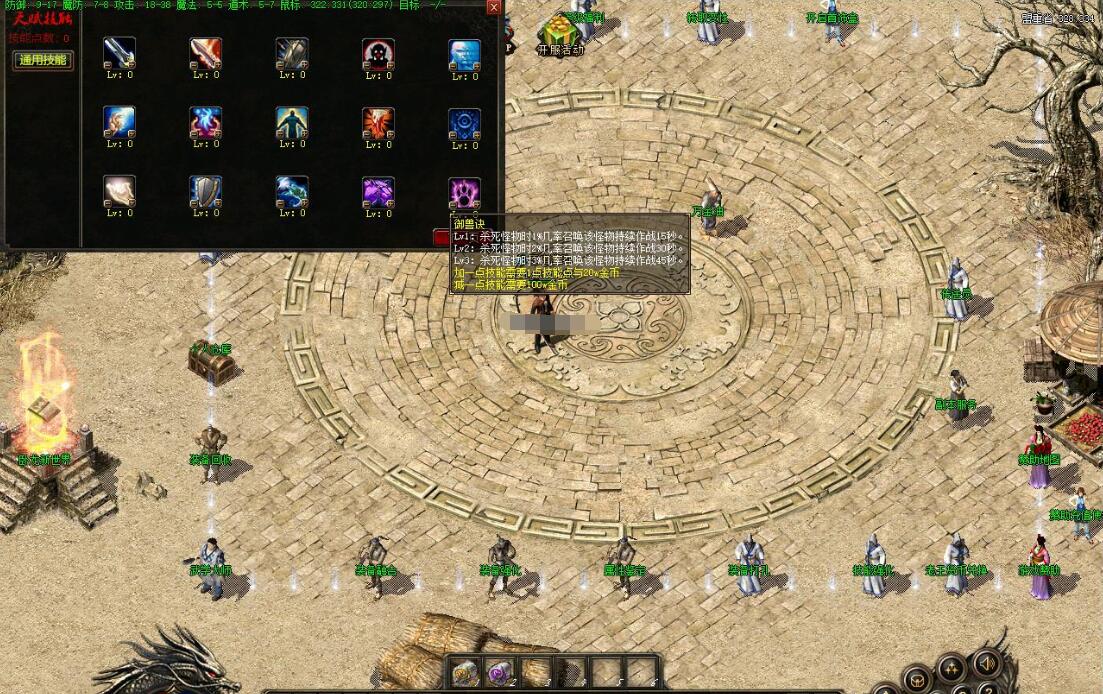1103x694 pixels.
Task: Click the round star button near the speaker
Action: tap(950, 667)
